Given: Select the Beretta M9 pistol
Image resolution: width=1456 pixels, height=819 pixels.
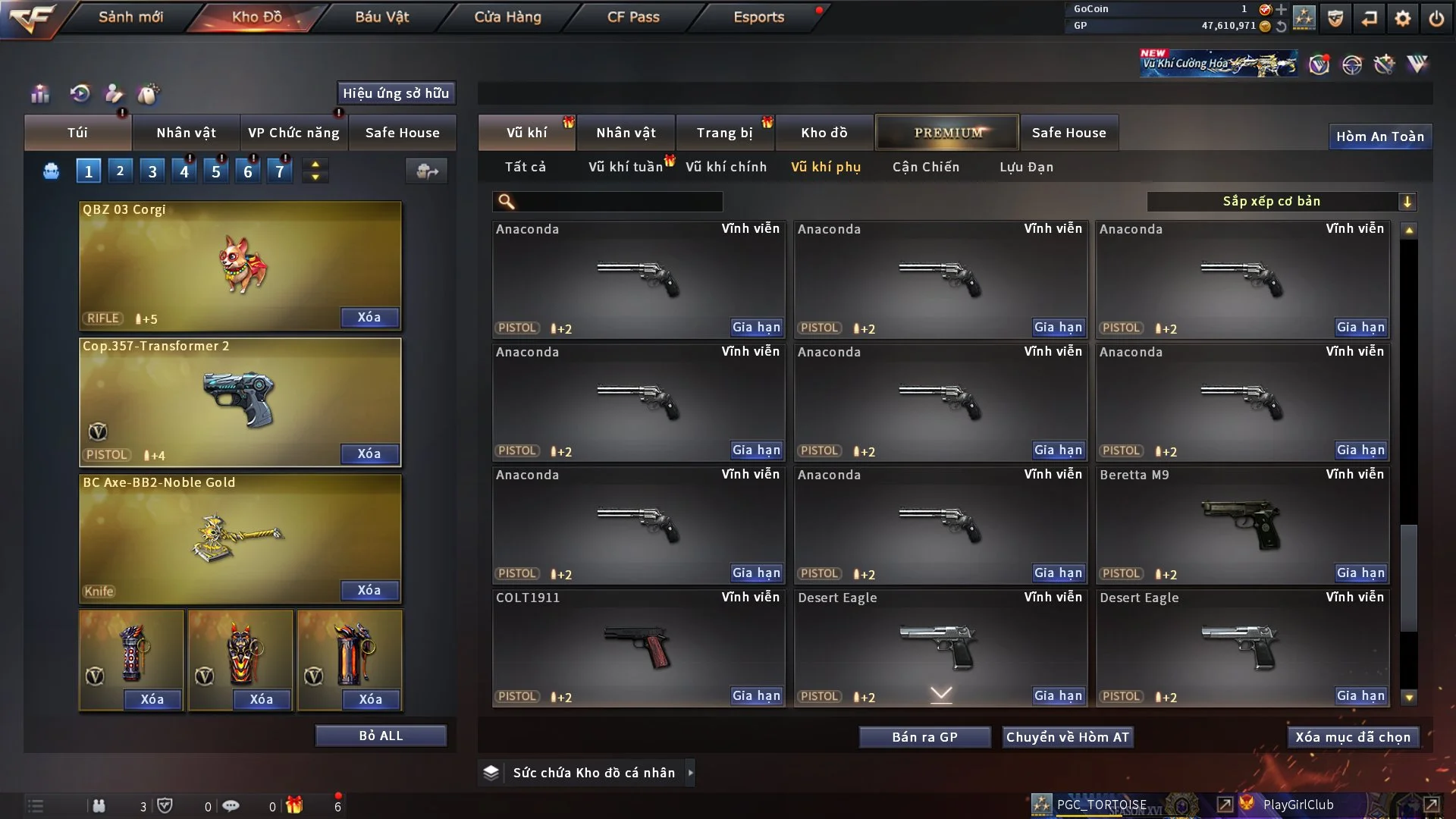Looking at the screenshot, I should pyautogui.click(x=1241, y=525).
